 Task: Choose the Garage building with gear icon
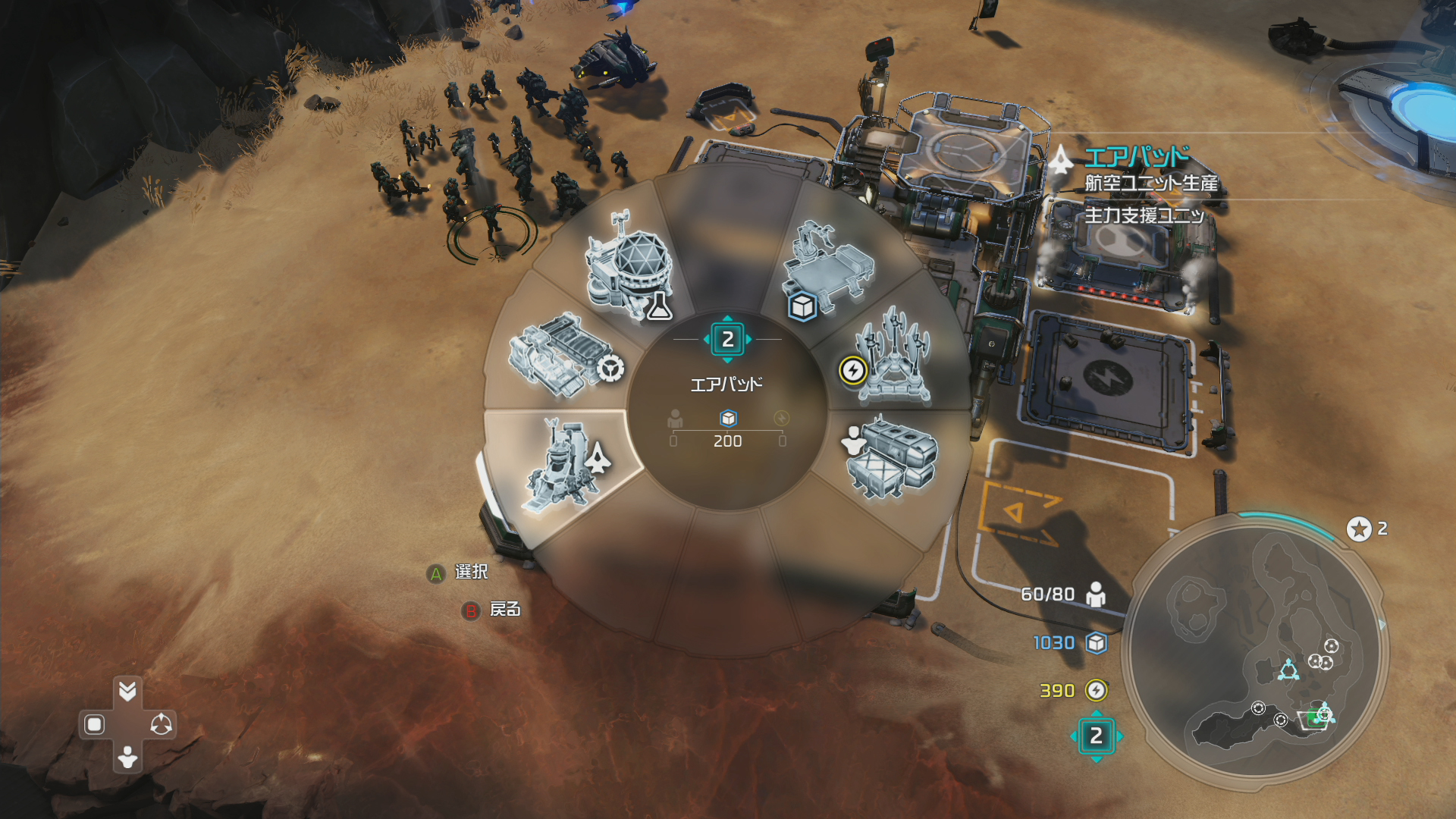pos(561,355)
